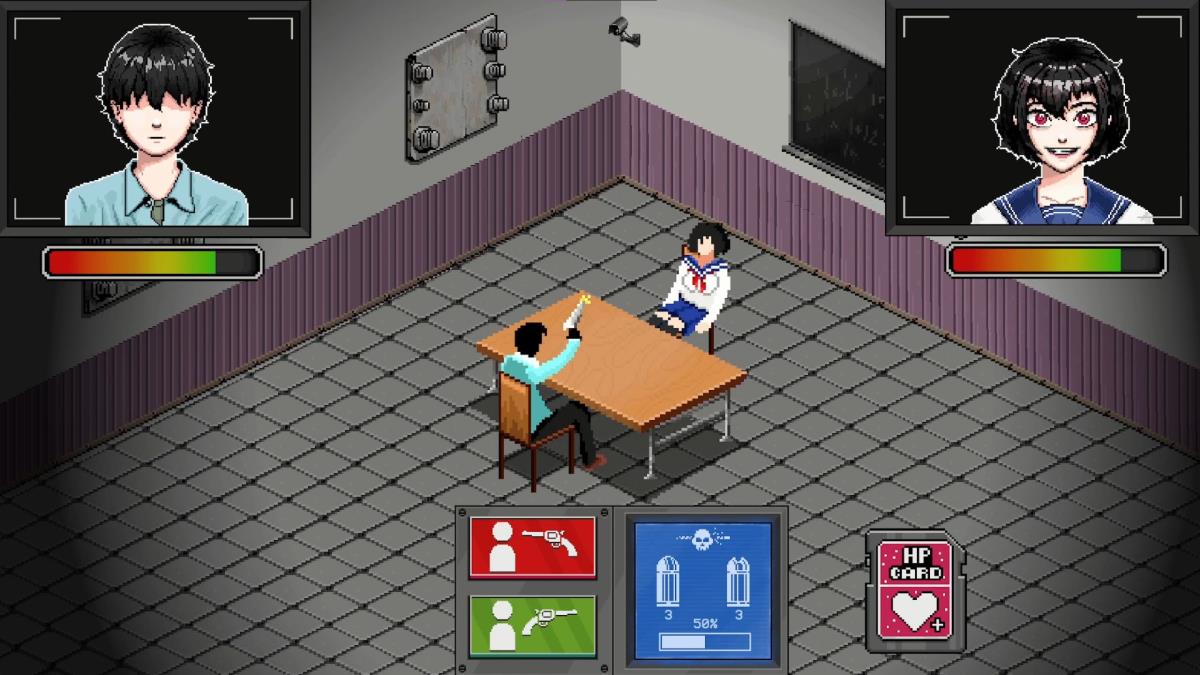Viewport: 1200px width, 675px height.
Task: Choose the red shoot-opponent button
Action: point(532,547)
